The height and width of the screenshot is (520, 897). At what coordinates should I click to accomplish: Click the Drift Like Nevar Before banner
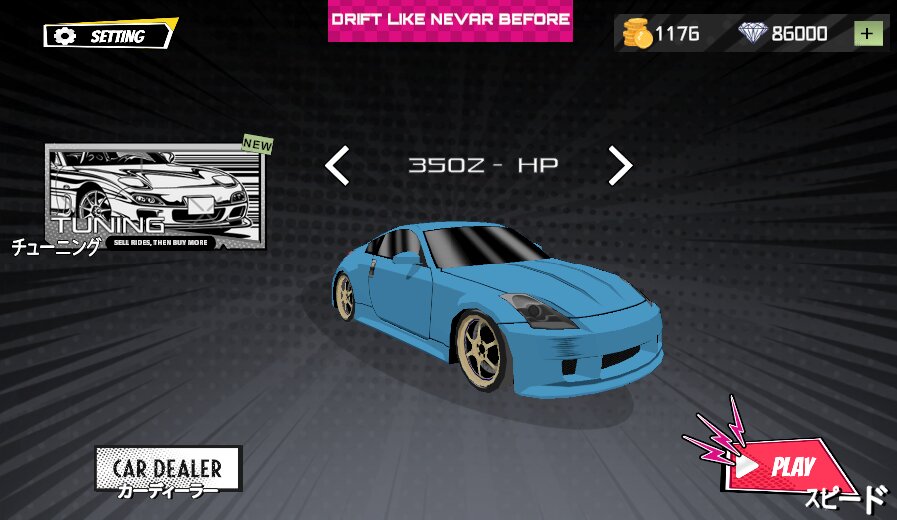click(450, 20)
